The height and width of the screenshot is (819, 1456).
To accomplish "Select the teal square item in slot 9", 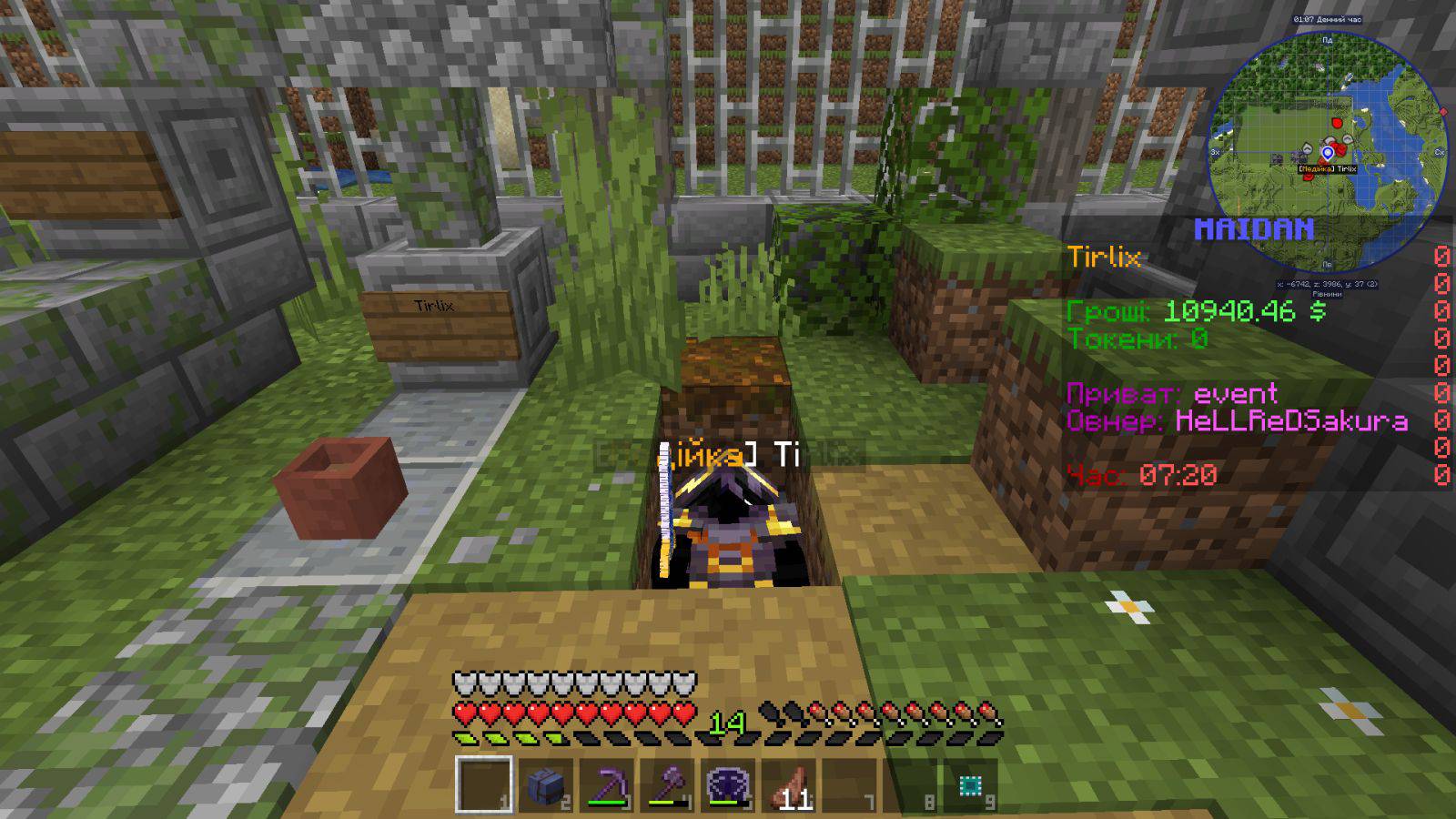I will click(970, 785).
